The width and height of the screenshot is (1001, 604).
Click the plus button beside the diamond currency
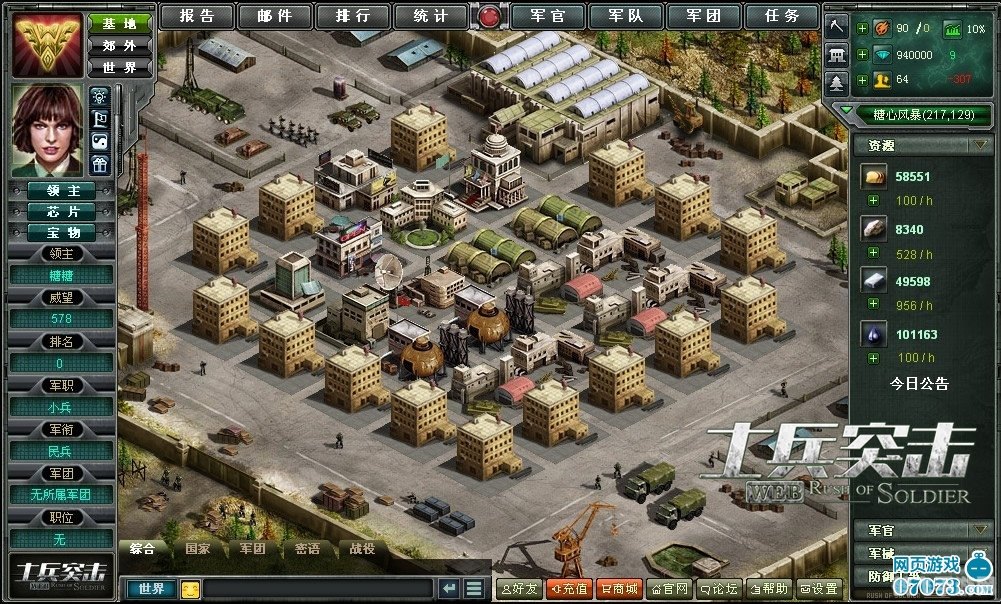coord(862,55)
